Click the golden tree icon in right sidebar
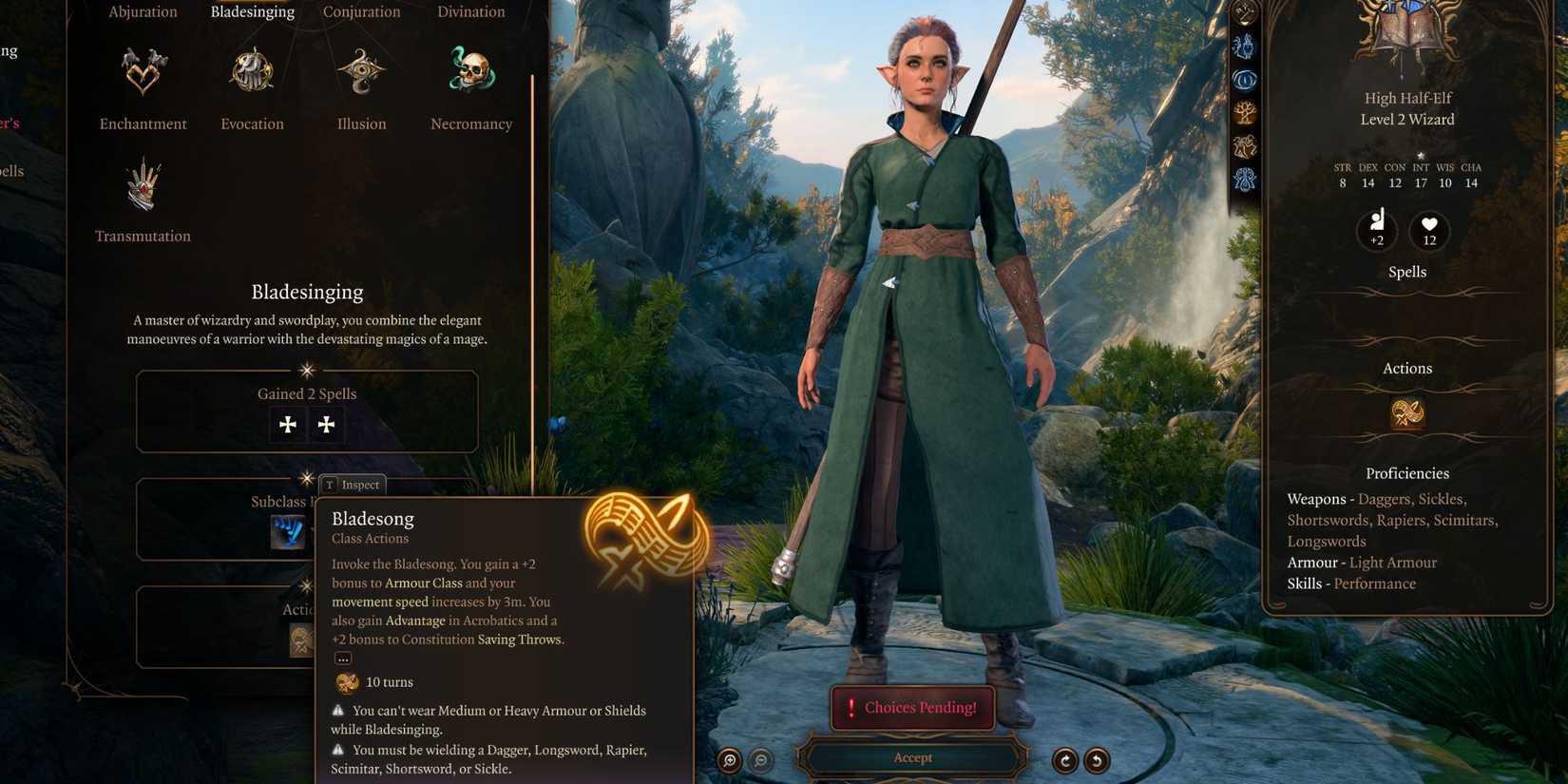Screen dimensions: 1568x784 pos(1243,112)
